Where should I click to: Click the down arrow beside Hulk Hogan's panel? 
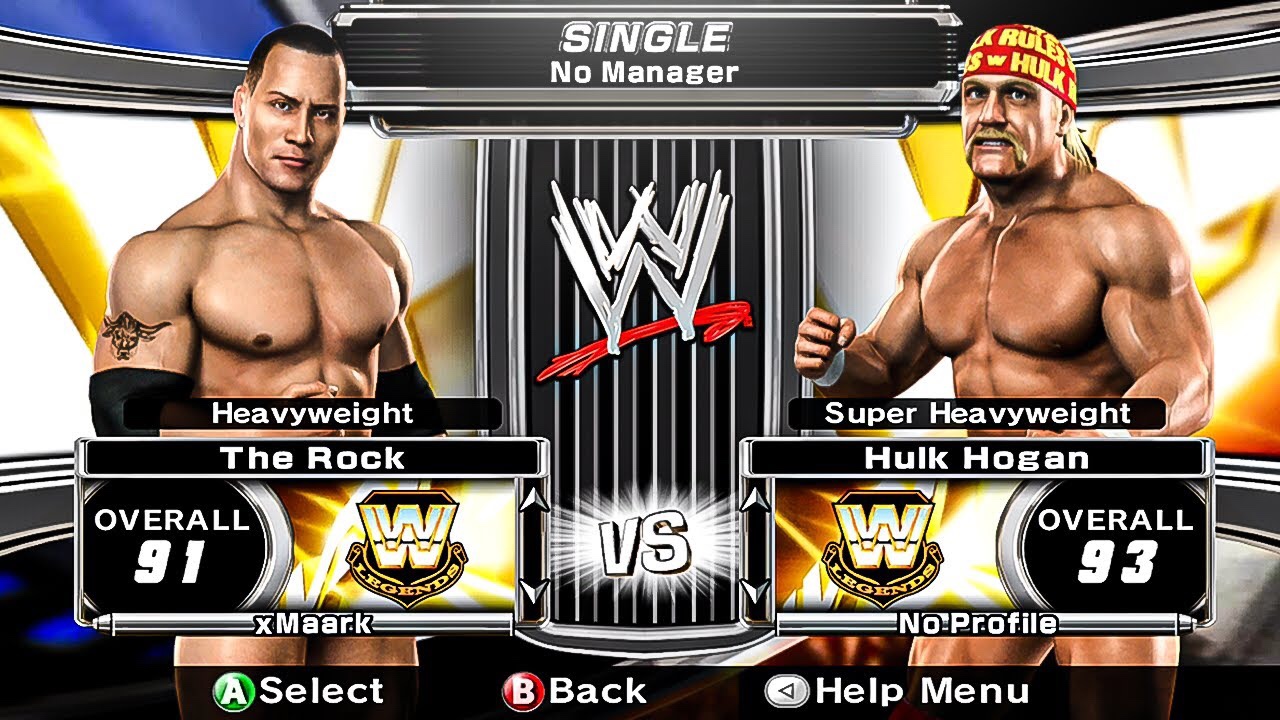coord(757,591)
